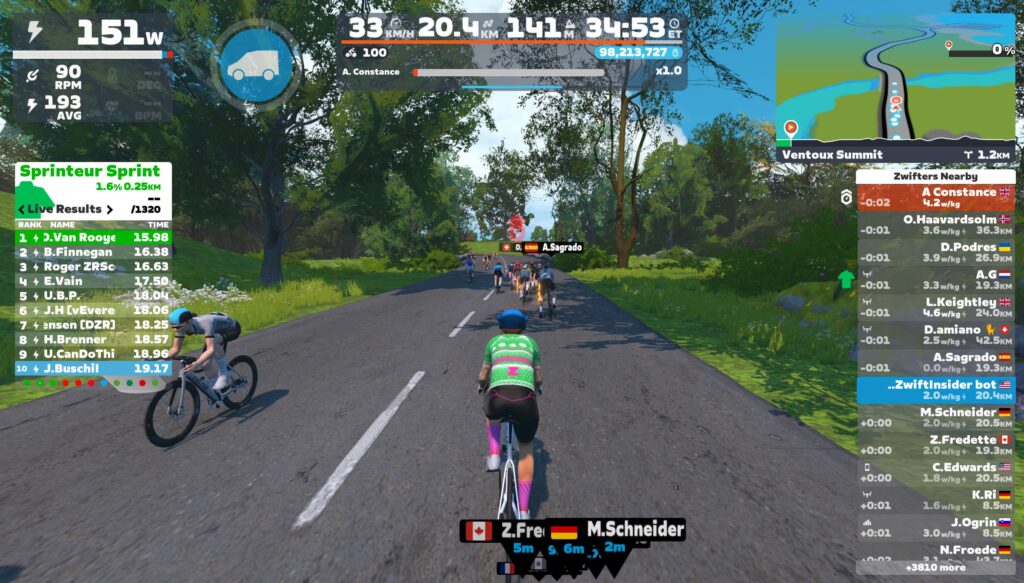Select J.Ogrin from the riders list

click(935, 527)
